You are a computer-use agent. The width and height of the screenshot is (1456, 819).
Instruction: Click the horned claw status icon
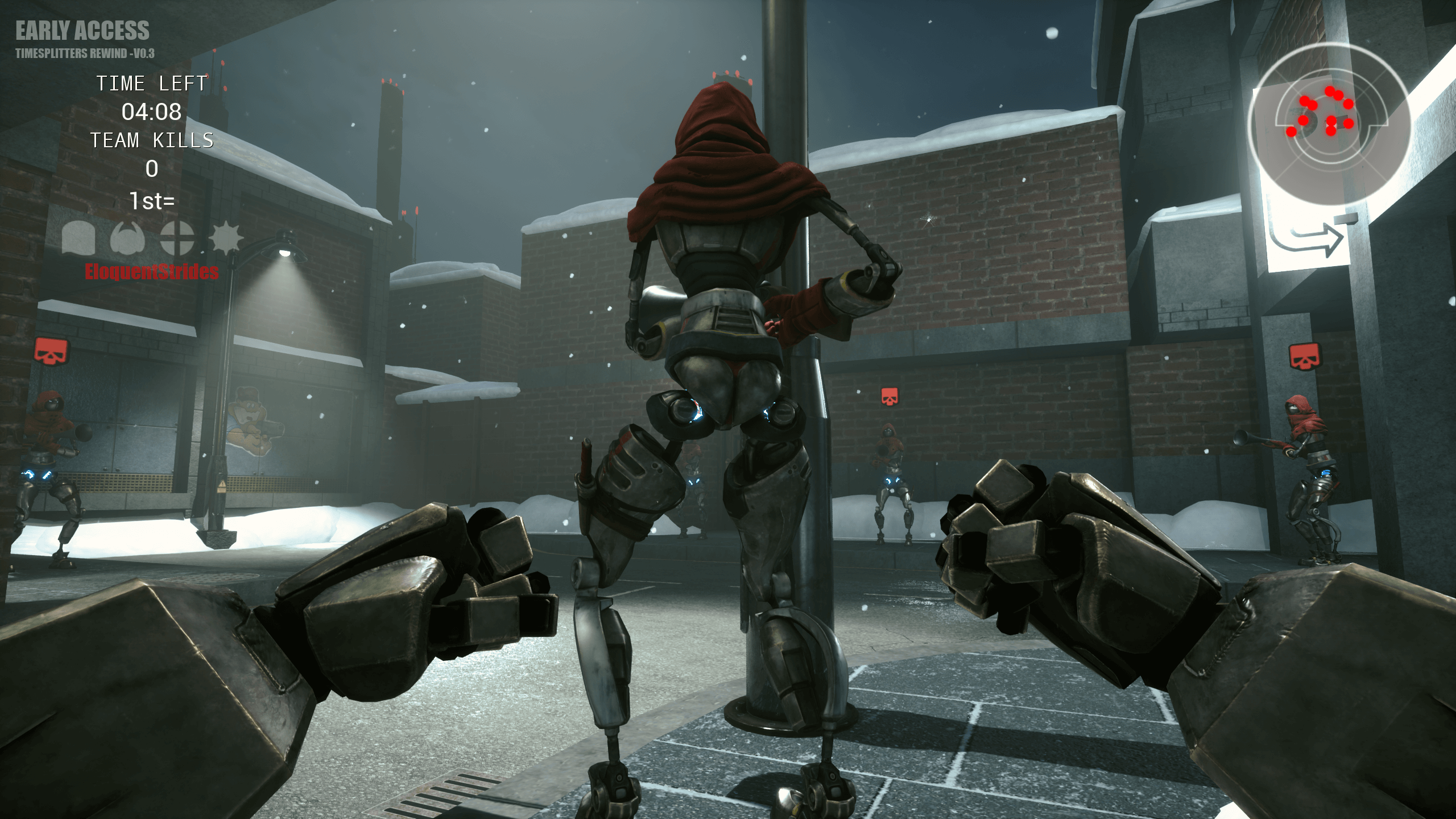click(127, 237)
